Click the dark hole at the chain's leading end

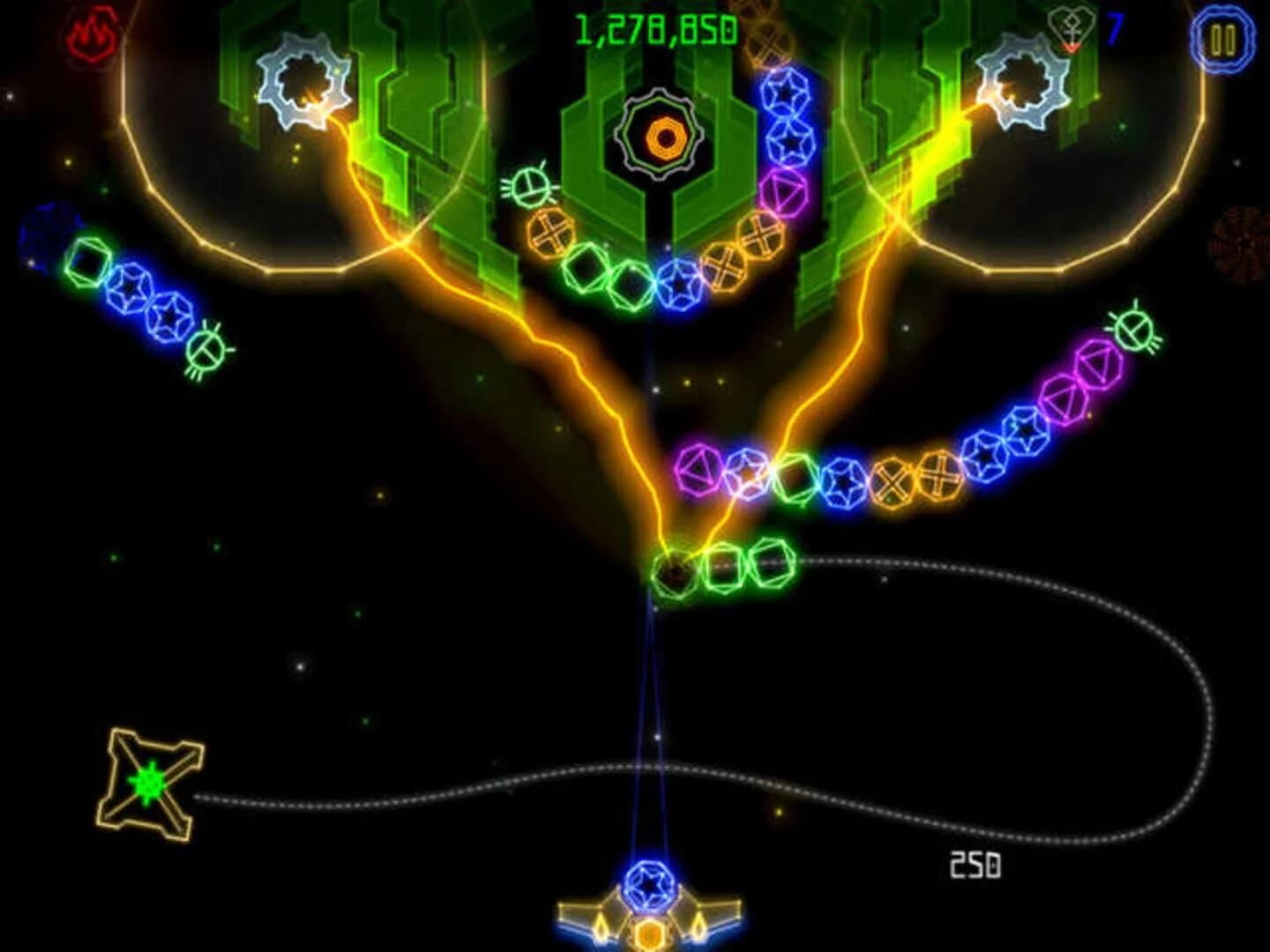click(x=673, y=571)
